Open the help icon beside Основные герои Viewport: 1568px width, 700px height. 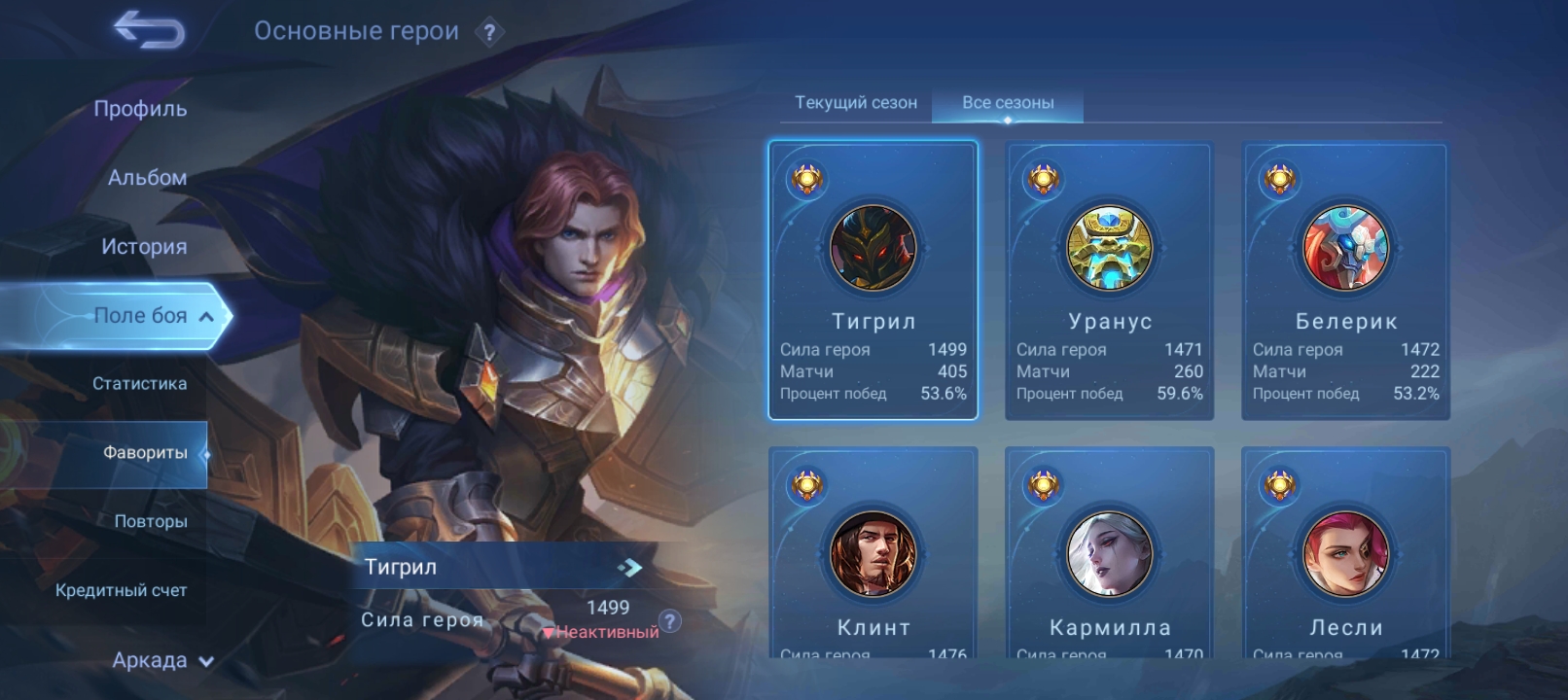(x=489, y=33)
